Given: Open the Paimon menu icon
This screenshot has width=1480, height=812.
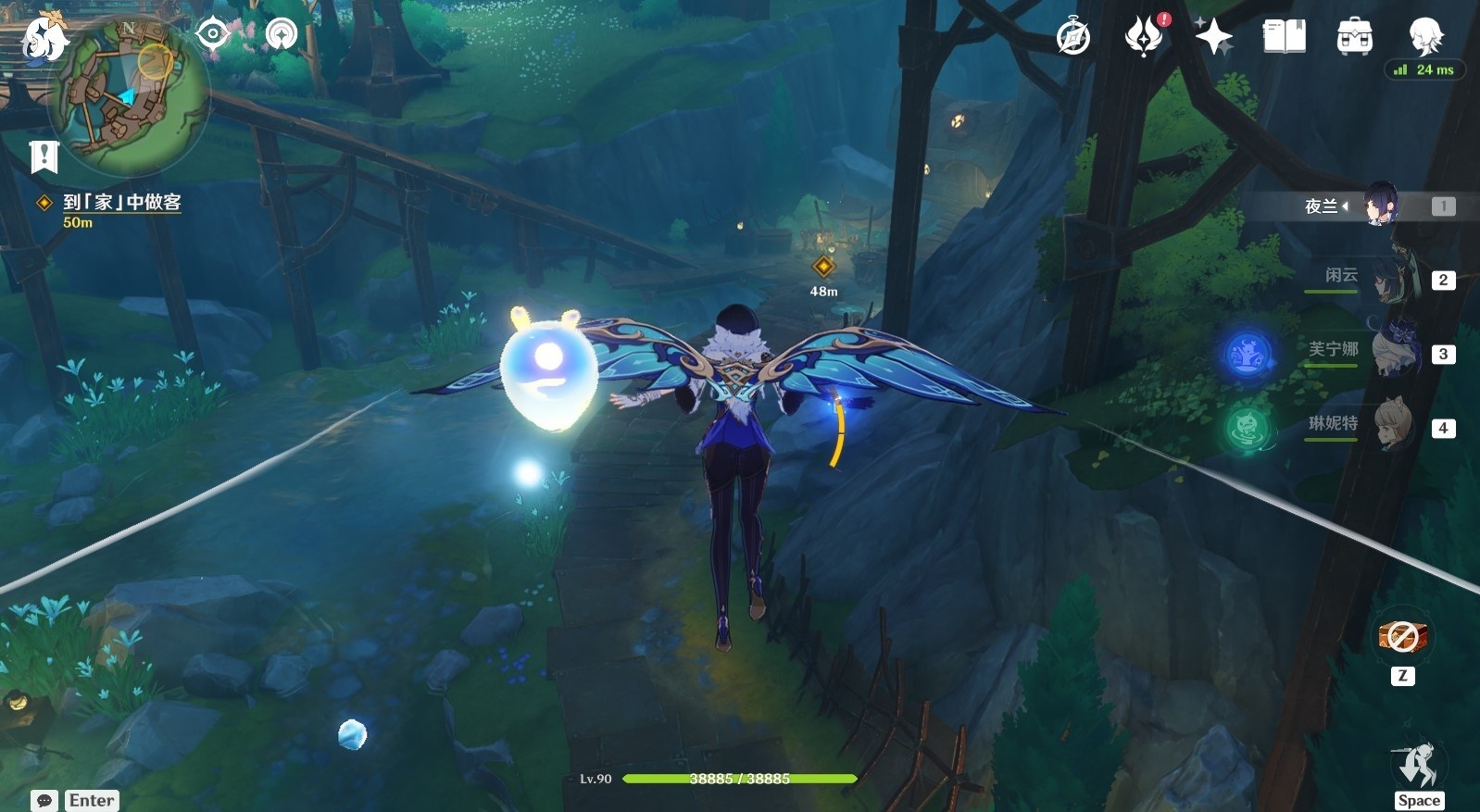Looking at the screenshot, I should tap(43, 39).
